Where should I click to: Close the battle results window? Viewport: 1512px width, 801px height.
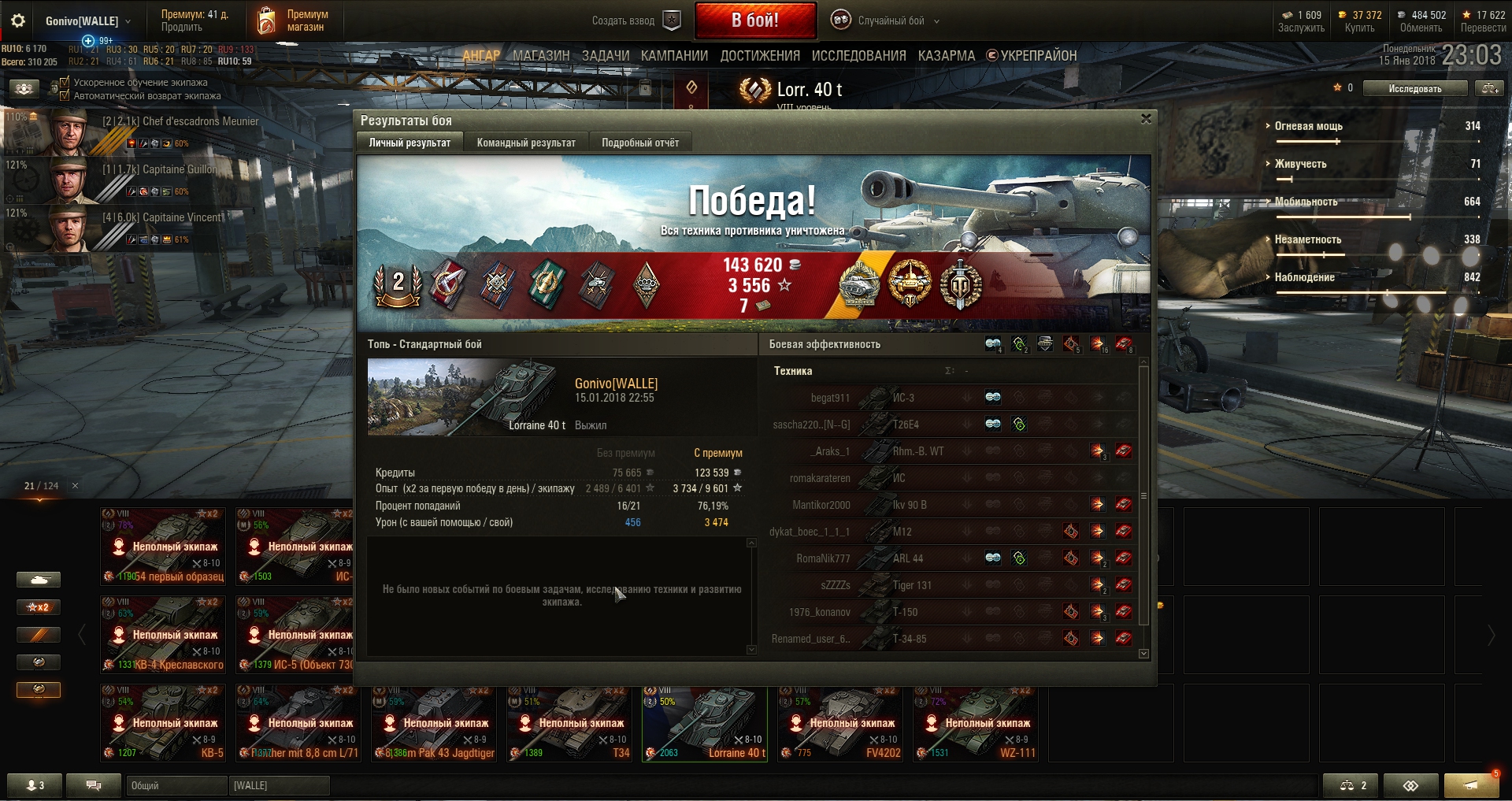coord(1146,119)
